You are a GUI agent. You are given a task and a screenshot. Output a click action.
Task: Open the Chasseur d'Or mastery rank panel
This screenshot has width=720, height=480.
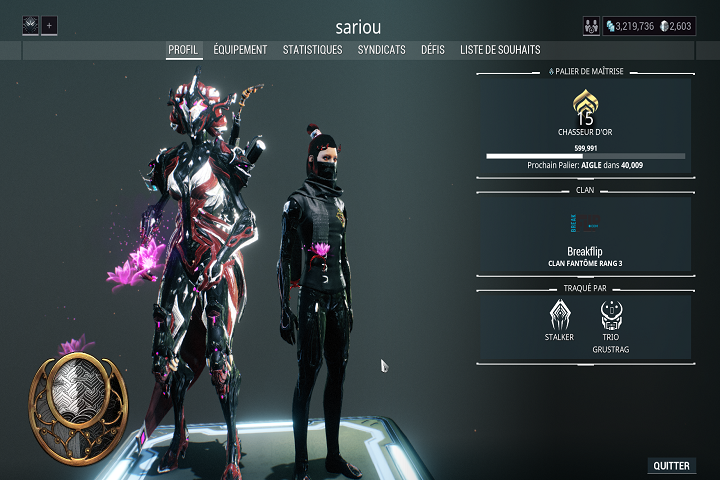(x=585, y=127)
